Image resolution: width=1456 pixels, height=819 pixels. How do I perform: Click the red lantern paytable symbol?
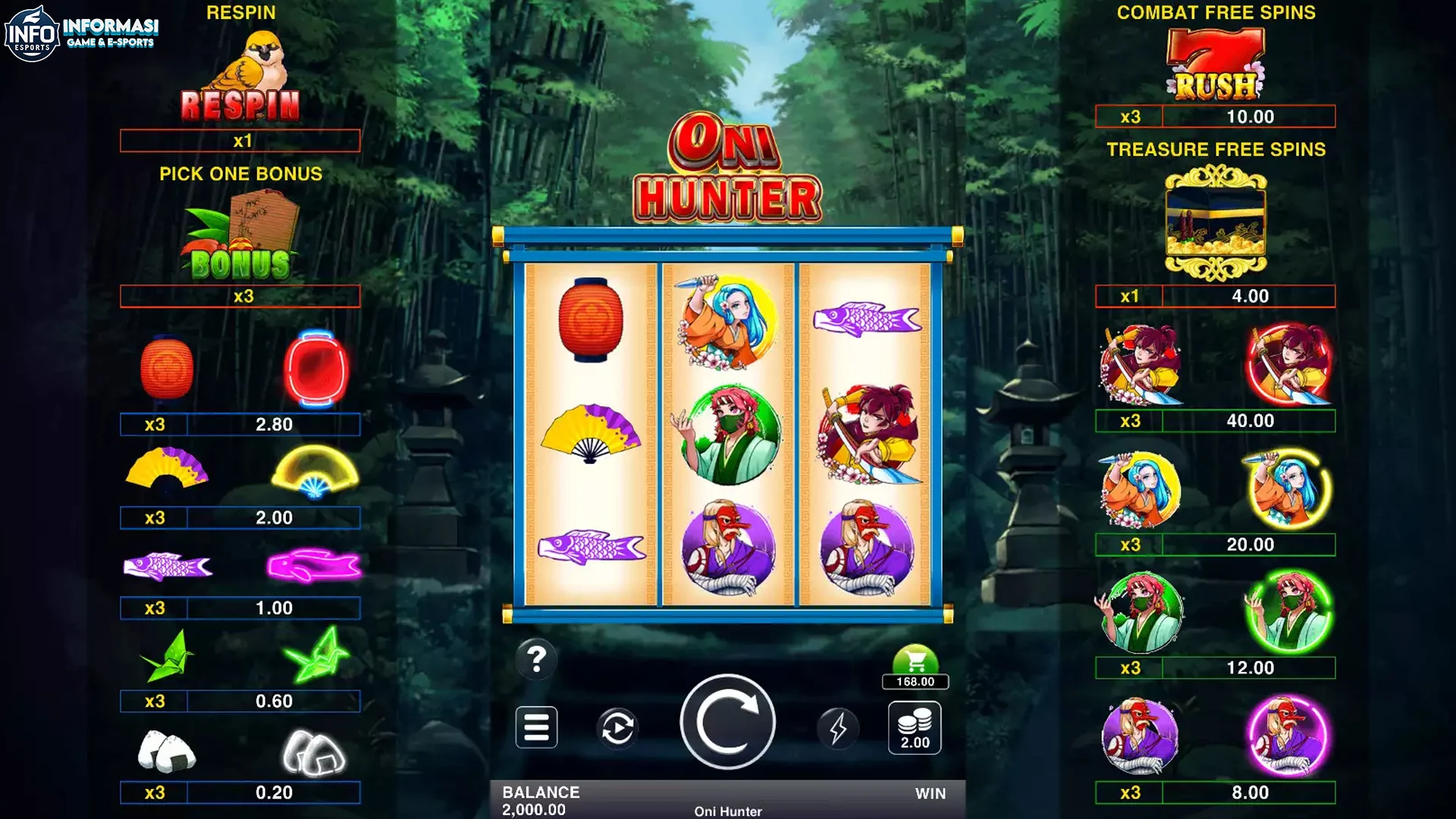pyautogui.click(x=168, y=369)
